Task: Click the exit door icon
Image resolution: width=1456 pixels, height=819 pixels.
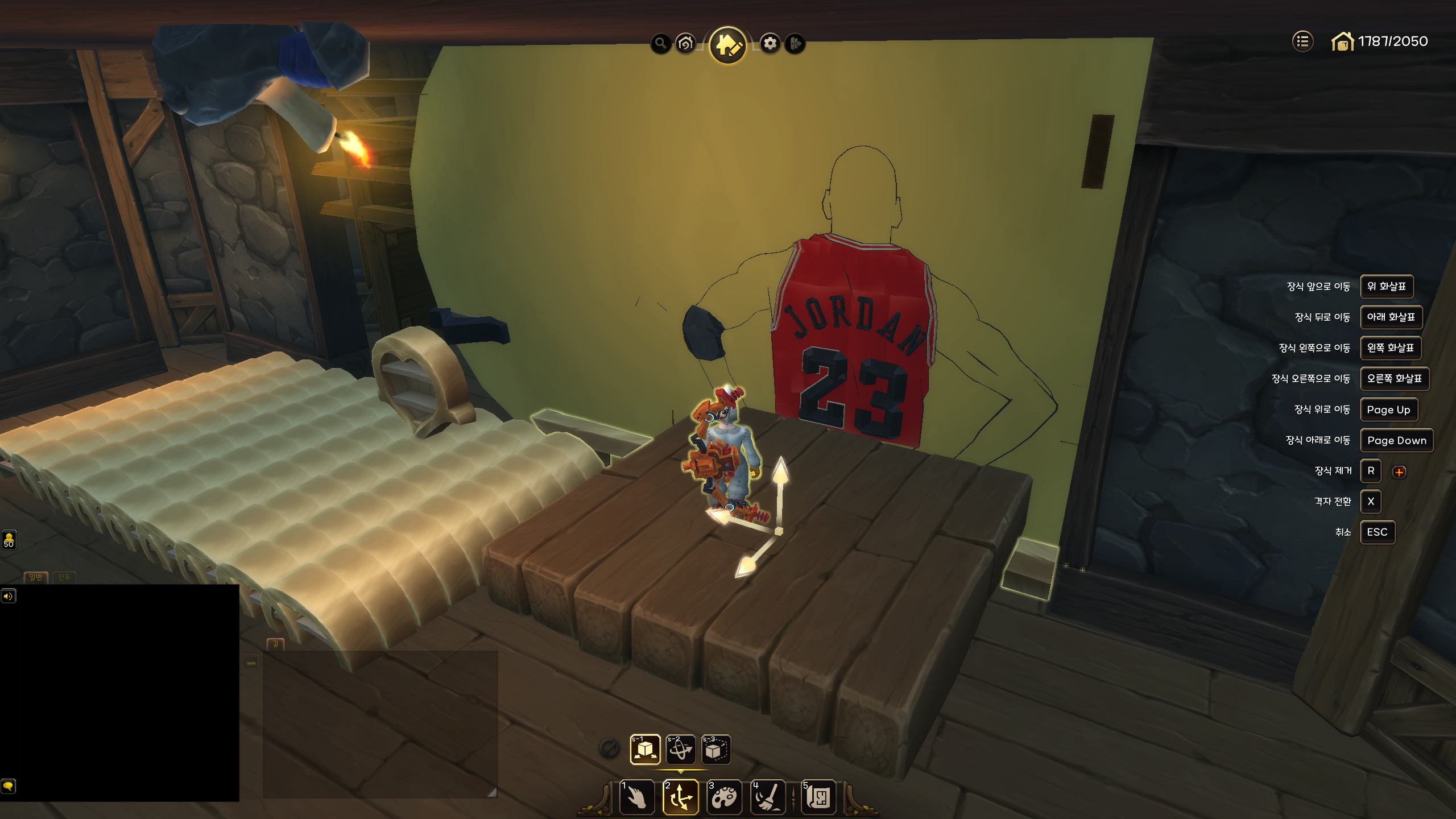Action: tap(795, 43)
